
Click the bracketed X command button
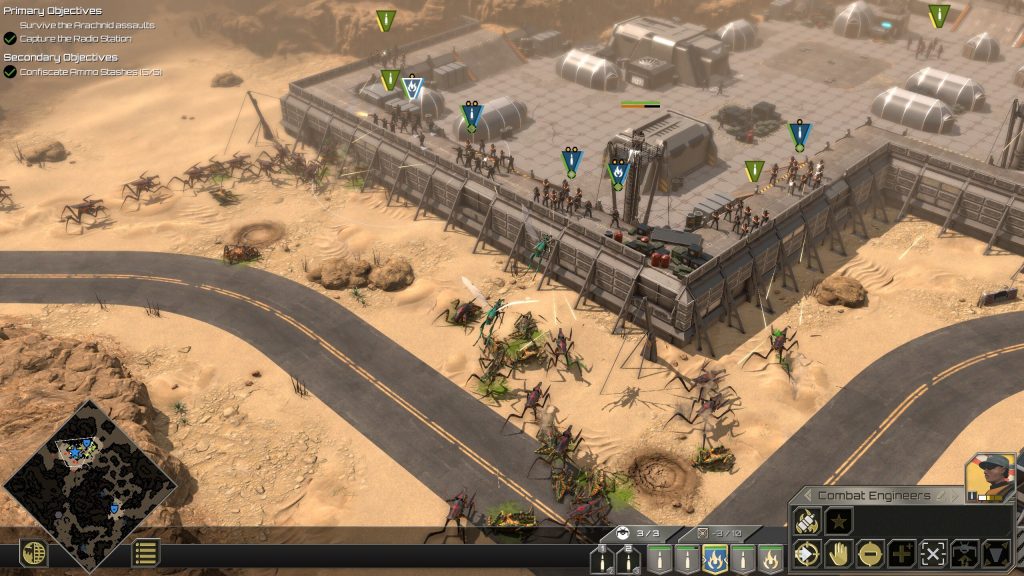click(933, 553)
